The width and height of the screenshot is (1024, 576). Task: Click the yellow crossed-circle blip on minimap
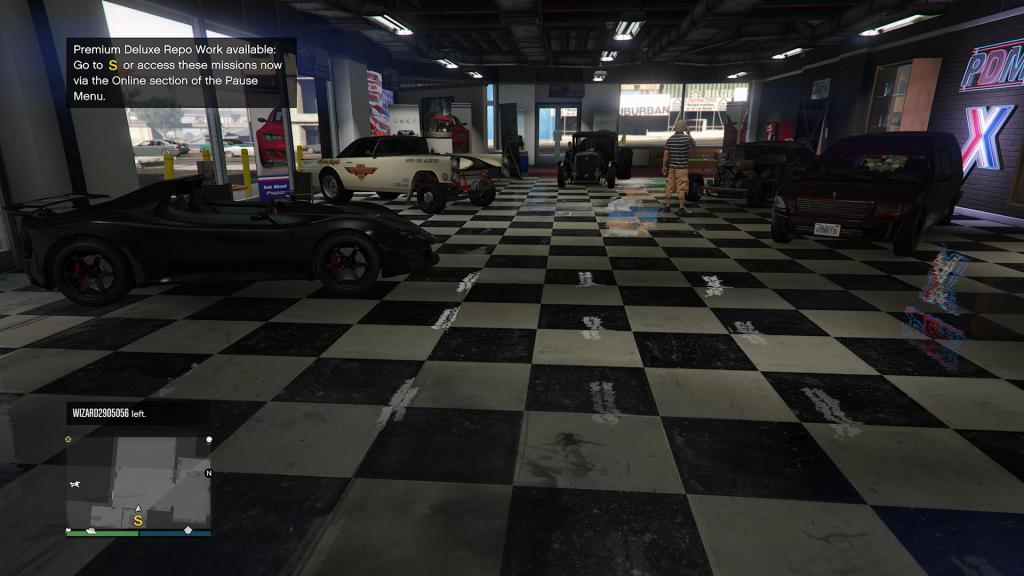pos(68,439)
